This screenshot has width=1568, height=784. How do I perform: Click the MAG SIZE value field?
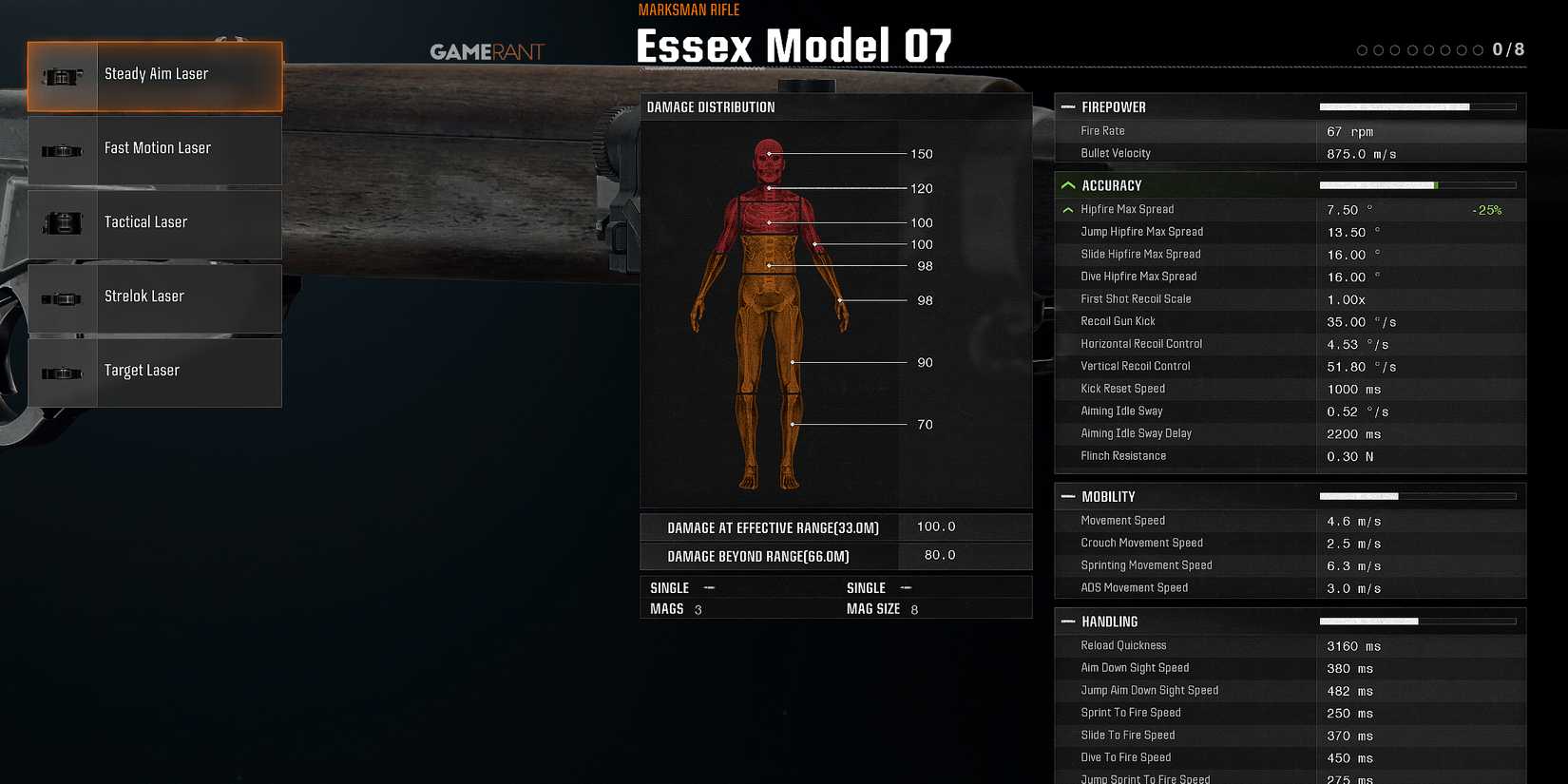click(913, 608)
